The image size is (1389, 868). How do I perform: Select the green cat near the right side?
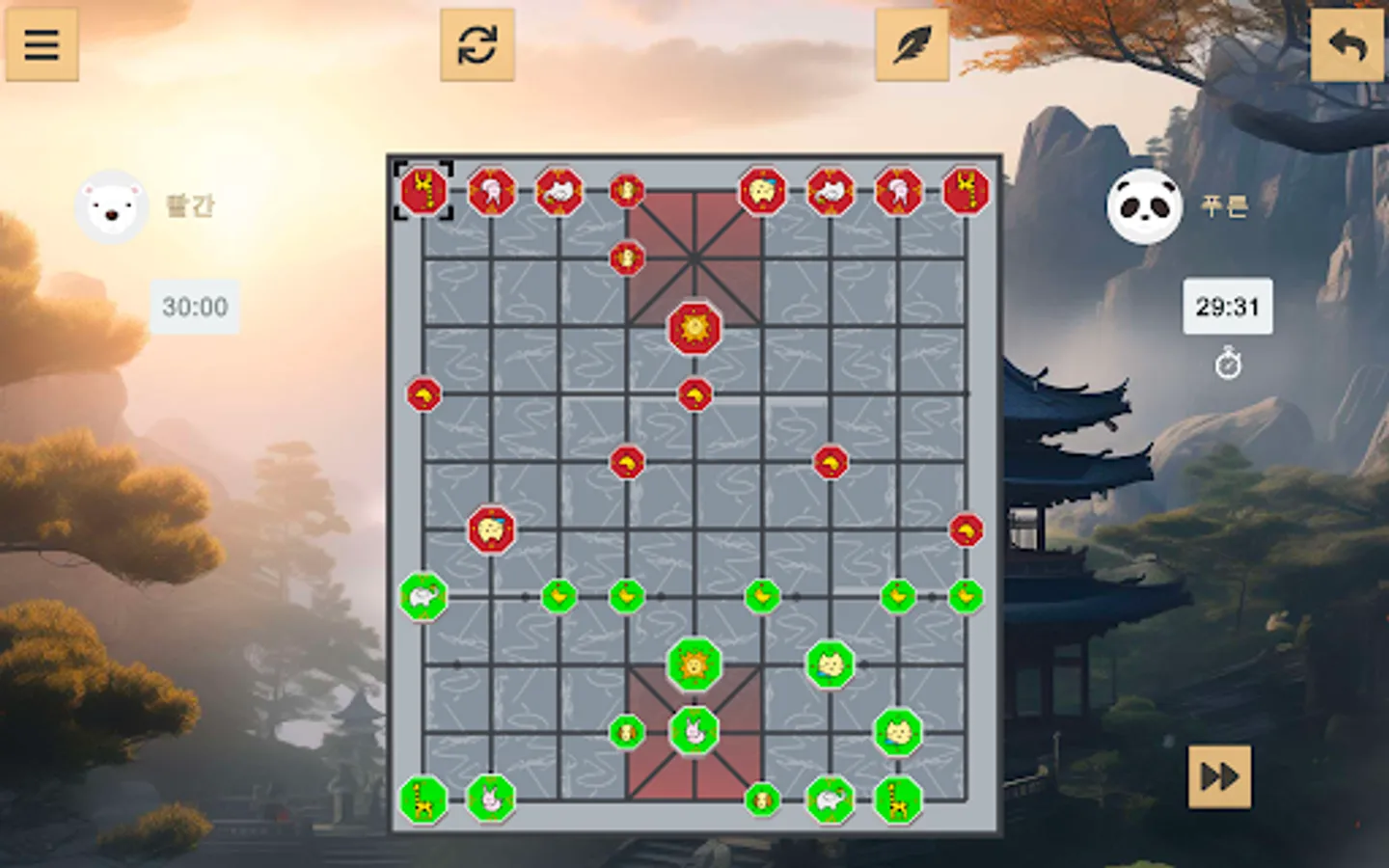pyautogui.click(x=897, y=732)
